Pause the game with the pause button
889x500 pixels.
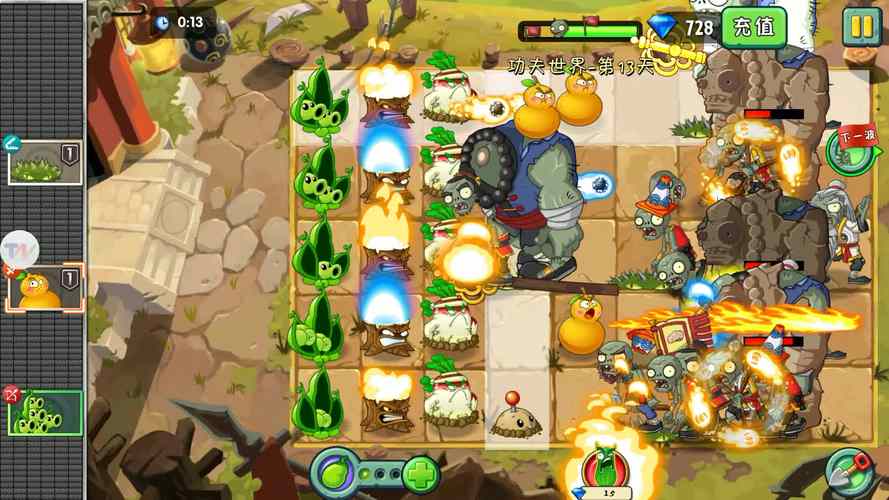pyautogui.click(x=860, y=26)
